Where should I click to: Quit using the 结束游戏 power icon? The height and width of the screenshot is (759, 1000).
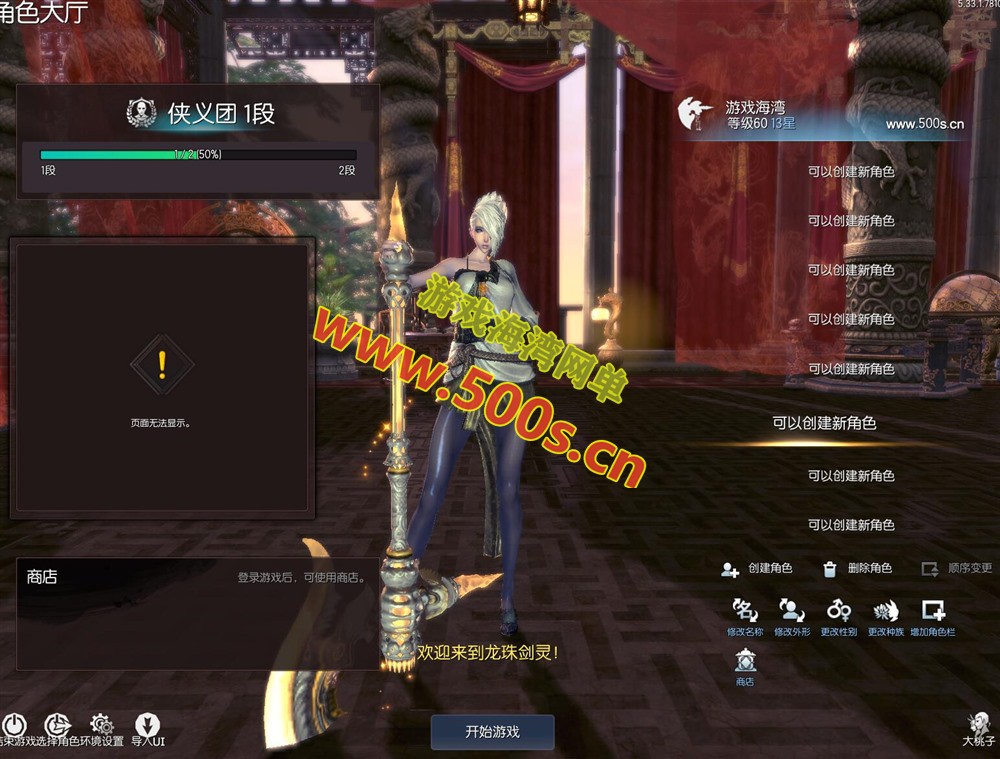(x=14, y=725)
